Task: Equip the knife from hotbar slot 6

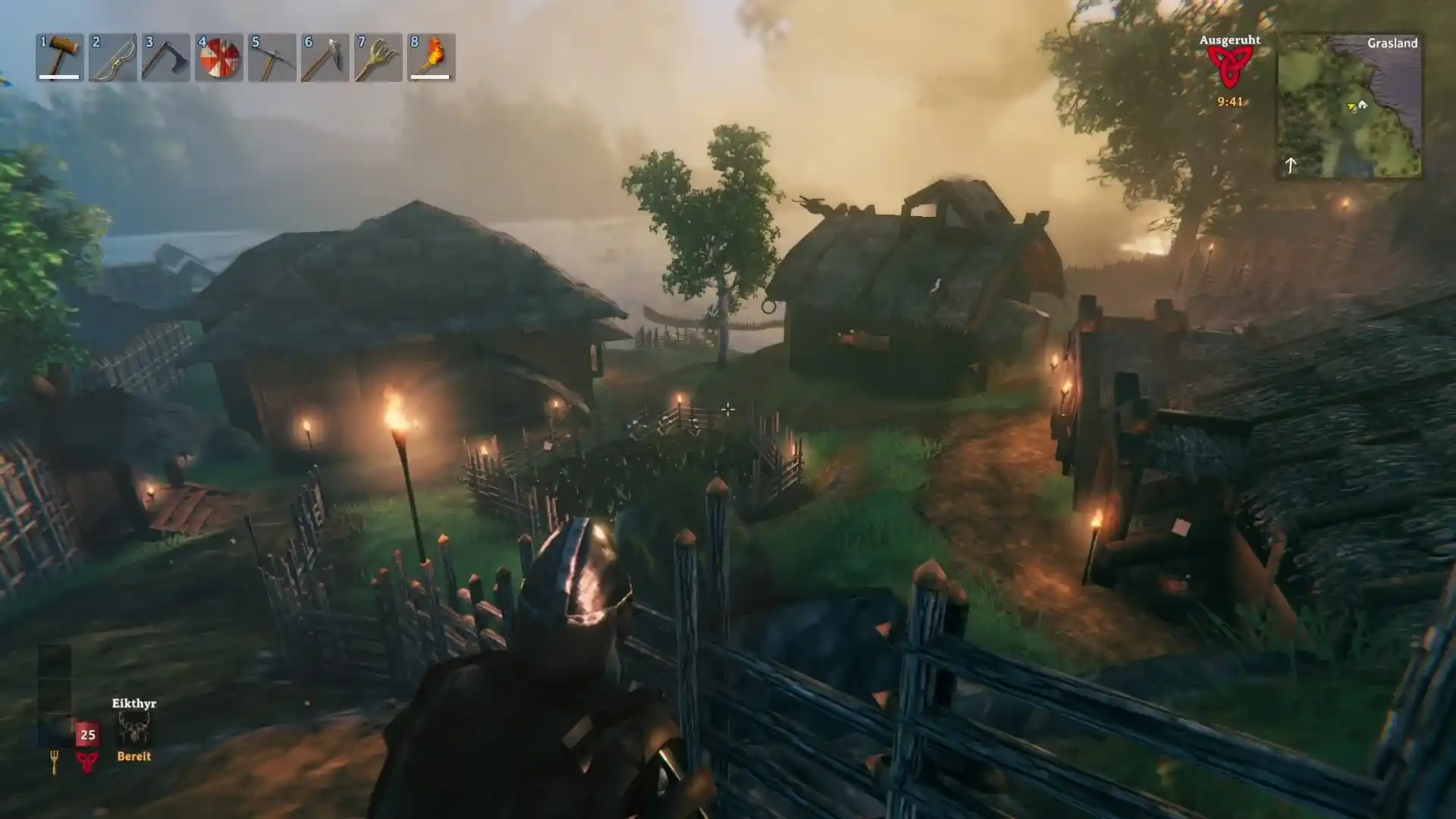Action: (323, 57)
